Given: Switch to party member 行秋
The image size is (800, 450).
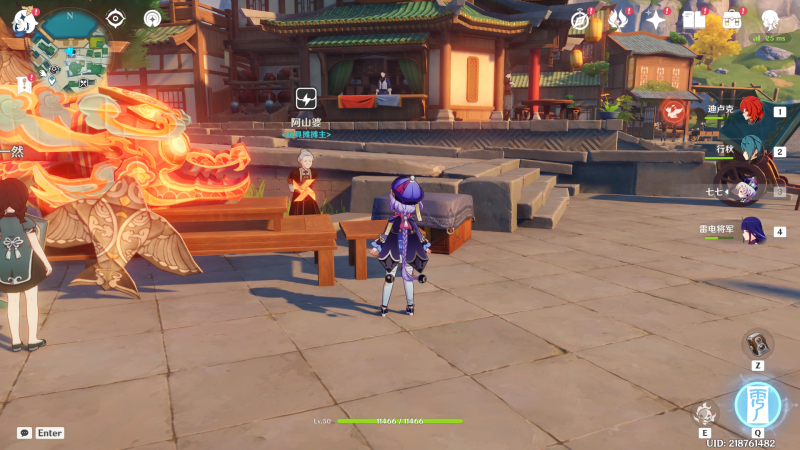Looking at the screenshot, I should point(750,152).
